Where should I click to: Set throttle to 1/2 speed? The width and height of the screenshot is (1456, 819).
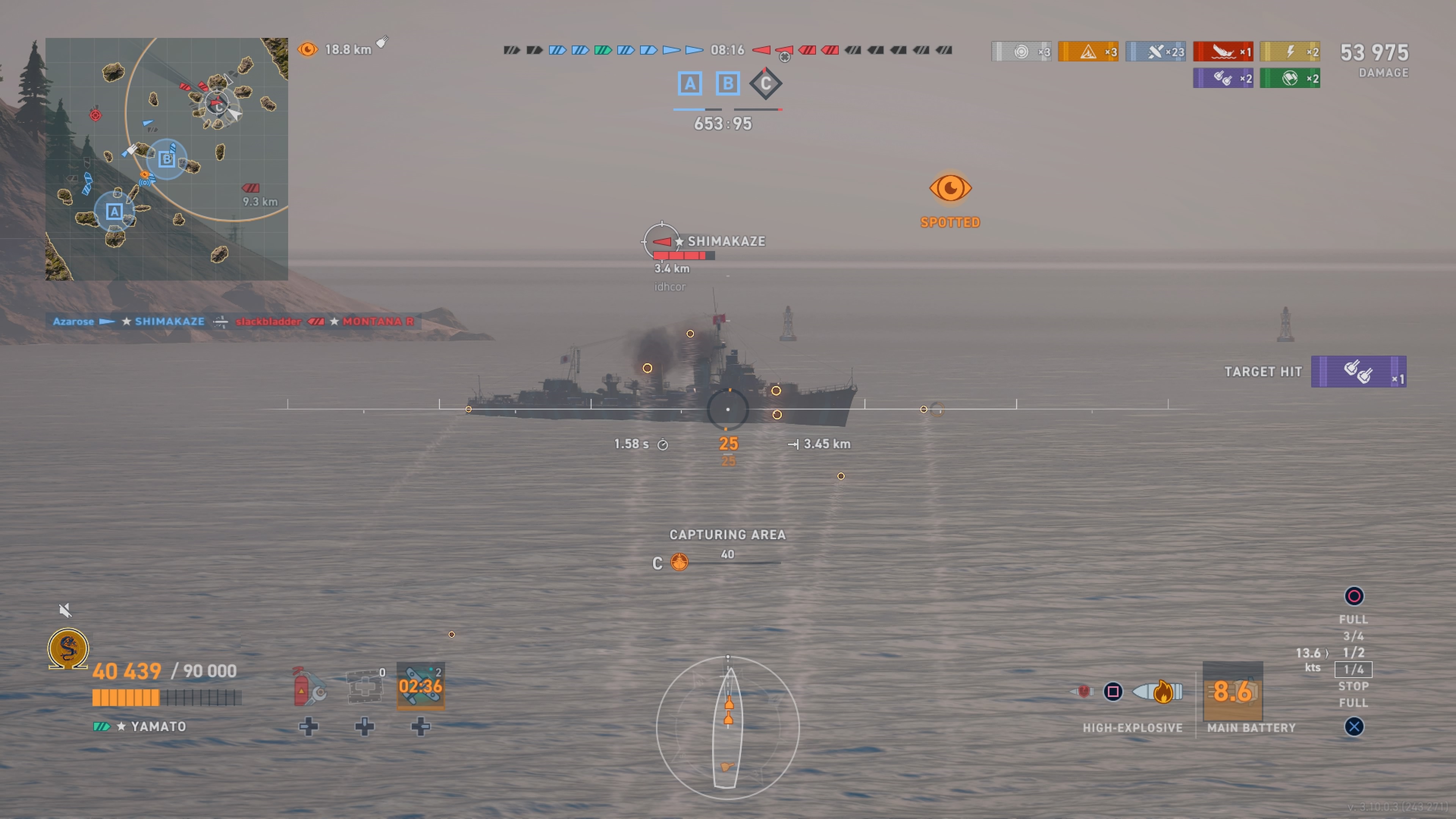1353,653
